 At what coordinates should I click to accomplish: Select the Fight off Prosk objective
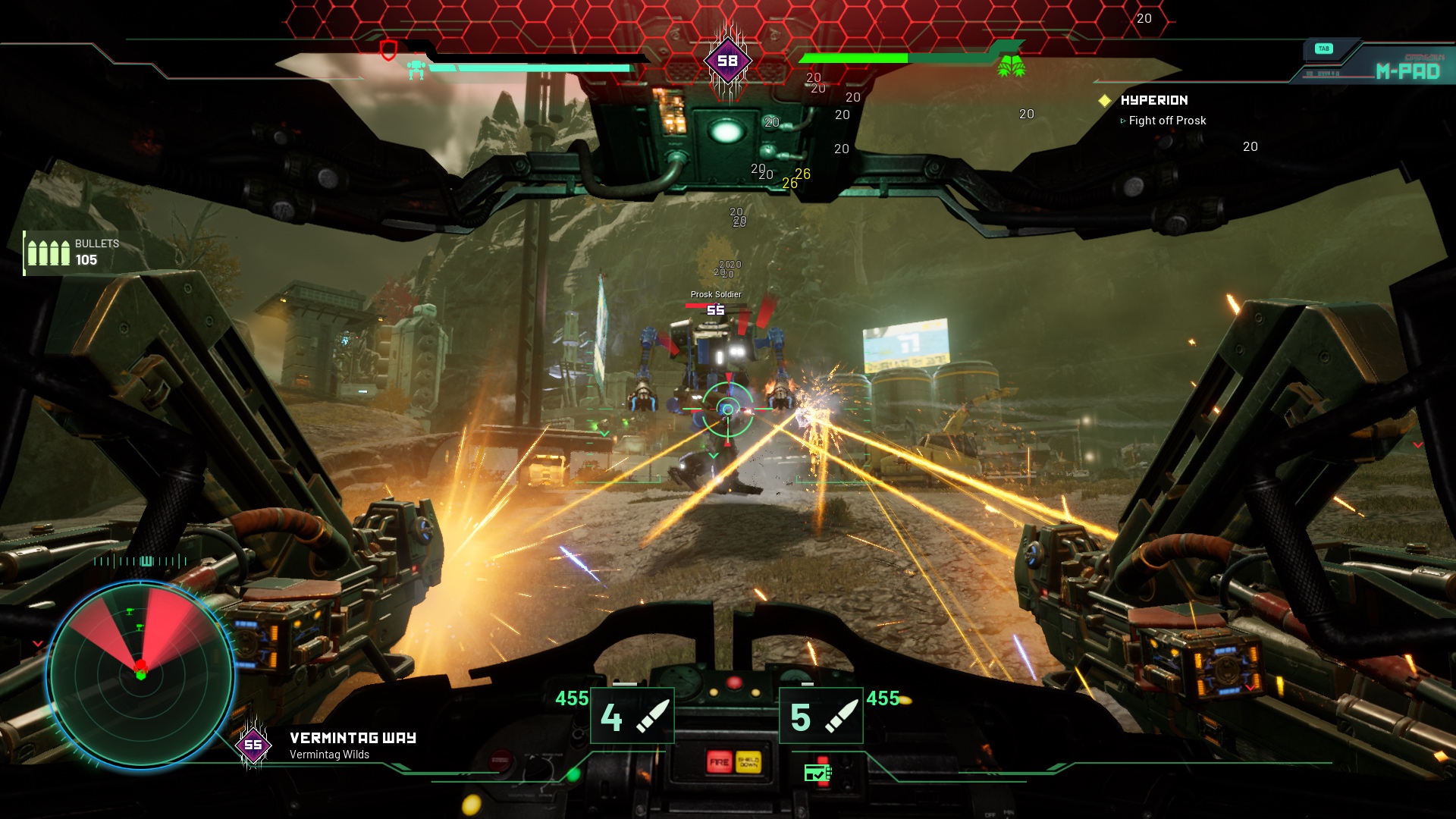point(1166,121)
